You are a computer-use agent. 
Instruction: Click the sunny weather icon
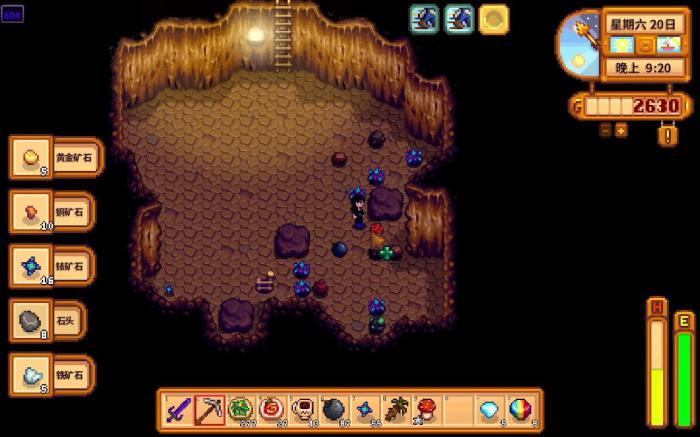pyautogui.click(x=622, y=44)
